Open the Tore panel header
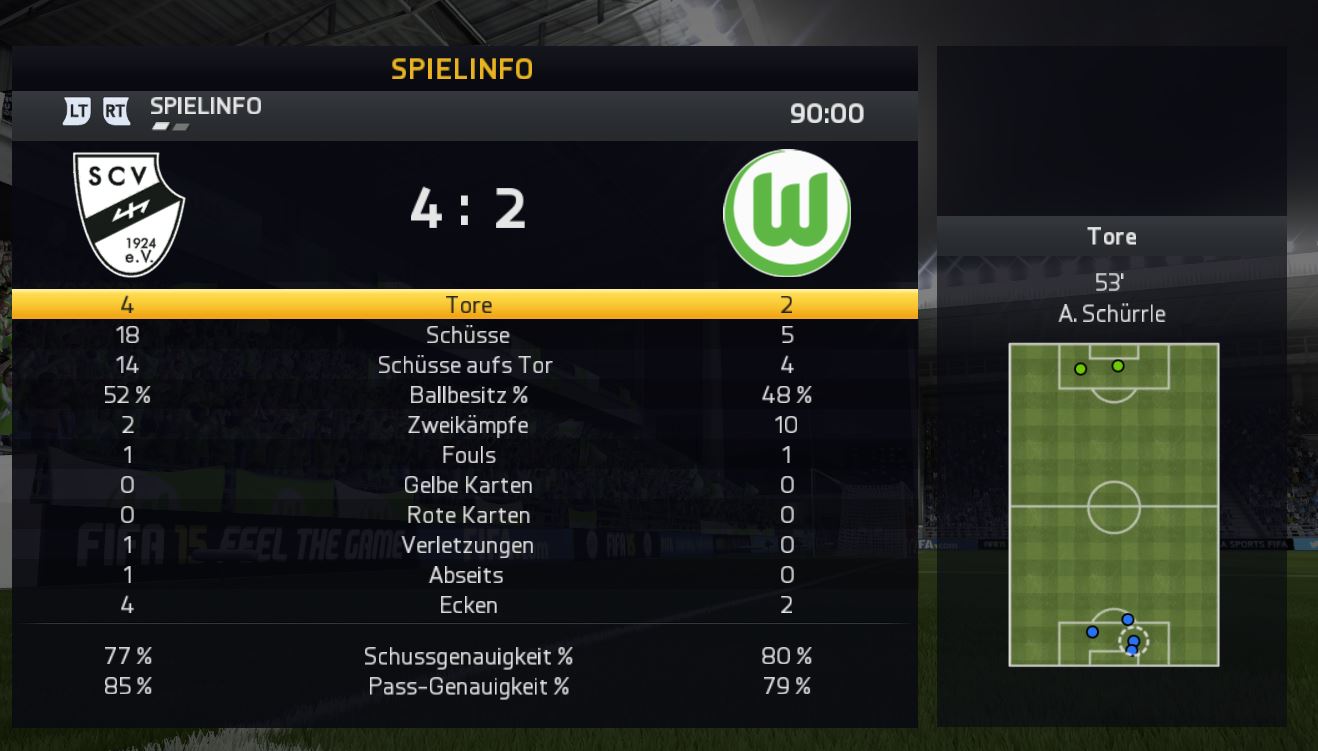Viewport: 1318px width, 751px height. [x=1111, y=237]
